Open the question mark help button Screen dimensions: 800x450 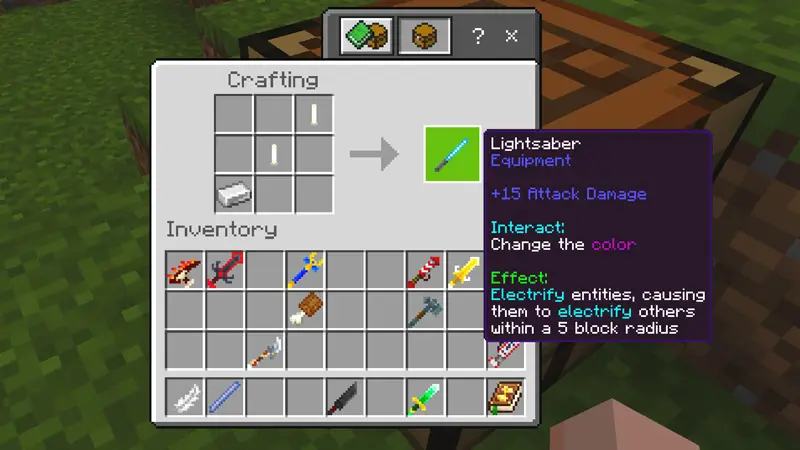point(478,36)
